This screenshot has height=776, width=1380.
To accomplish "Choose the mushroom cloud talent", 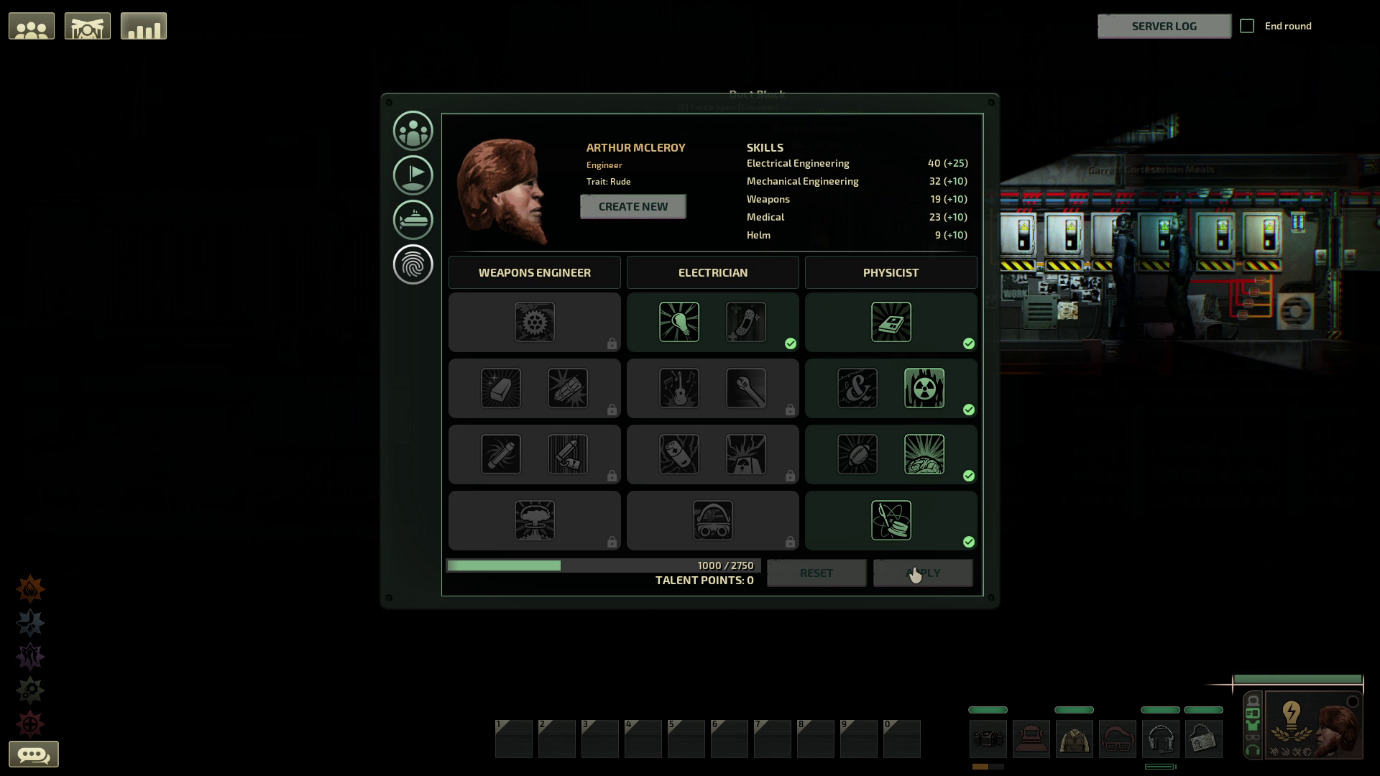I will tap(534, 520).
